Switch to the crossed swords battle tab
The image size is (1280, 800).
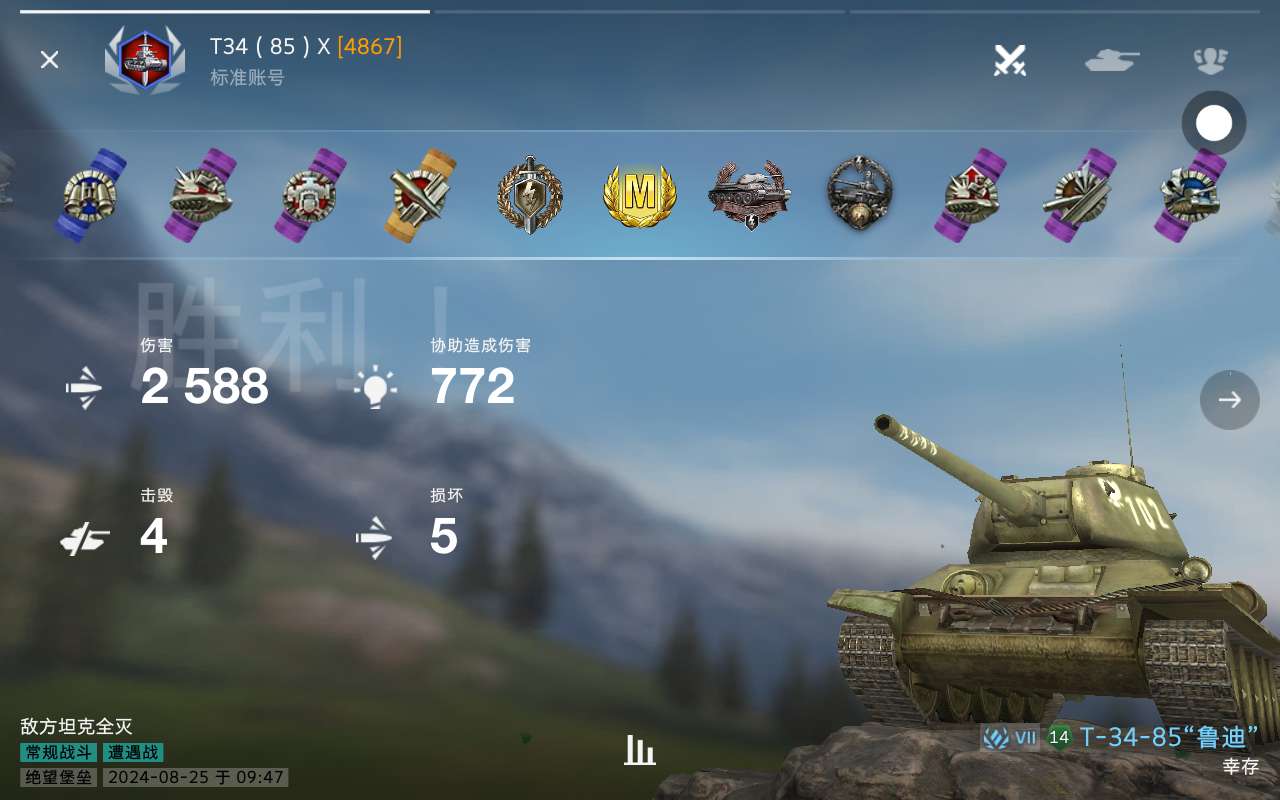coord(1010,60)
